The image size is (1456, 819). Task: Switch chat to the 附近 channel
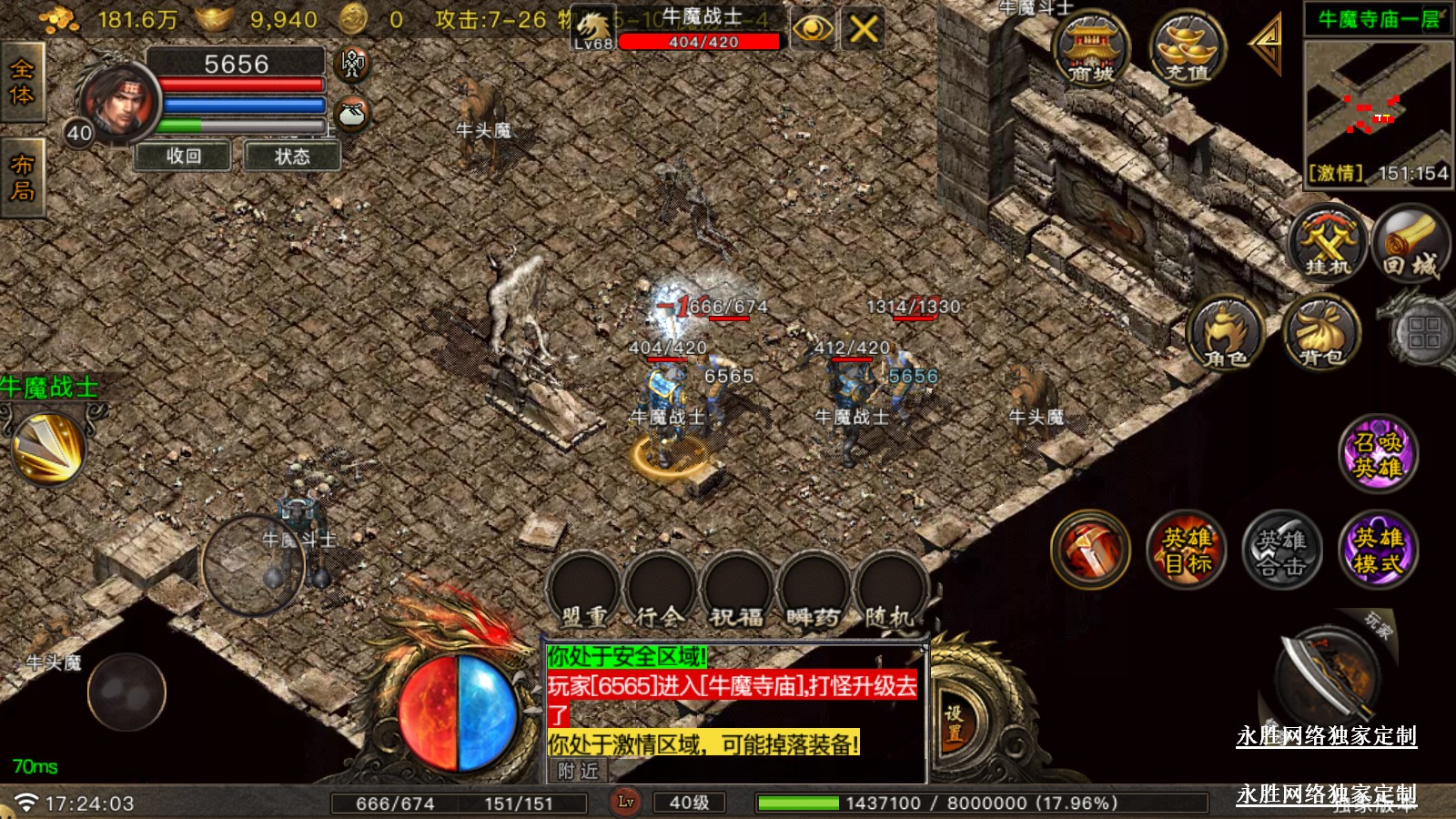(578, 771)
